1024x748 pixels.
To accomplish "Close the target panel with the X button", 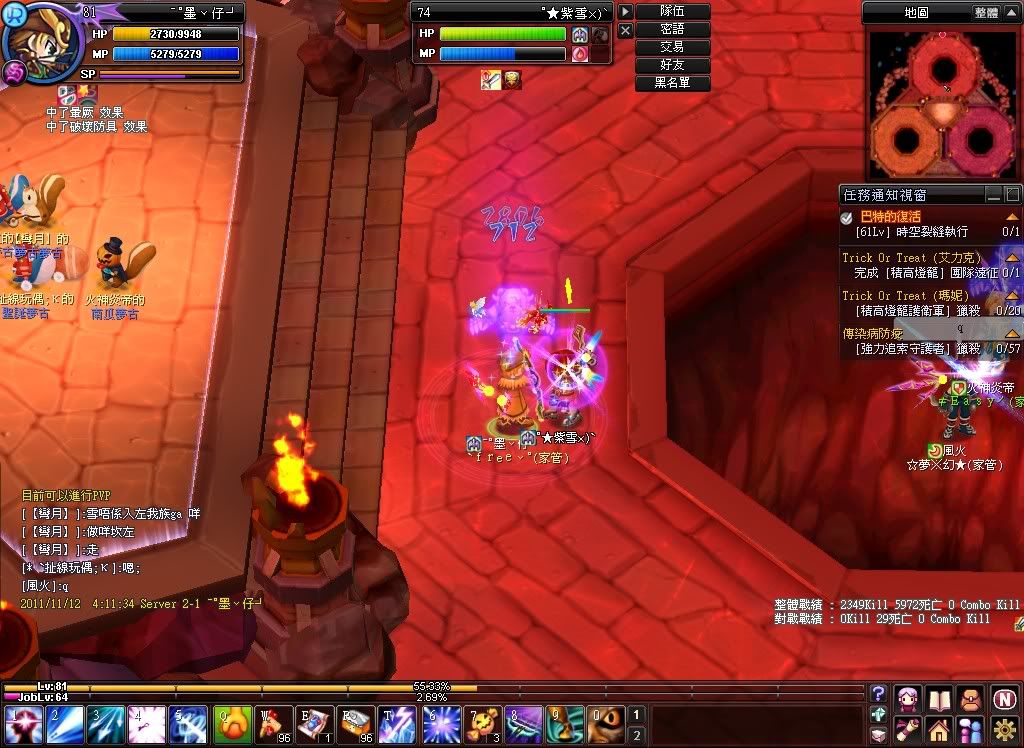I will tap(626, 31).
